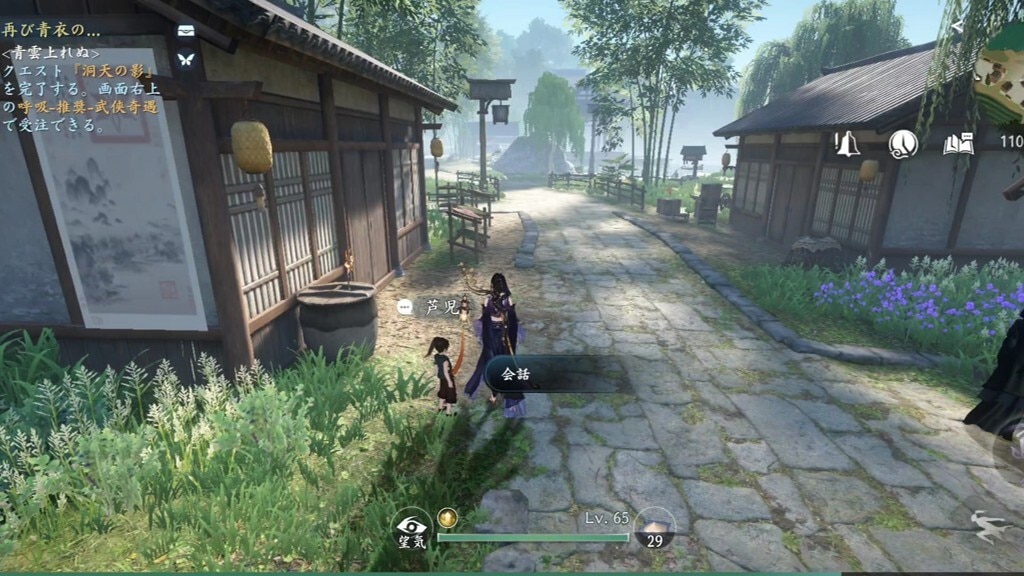This screenshot has height=576, width=1024.
Task: Open the round swirl emblem icon
Action: [x=903, y=143]
